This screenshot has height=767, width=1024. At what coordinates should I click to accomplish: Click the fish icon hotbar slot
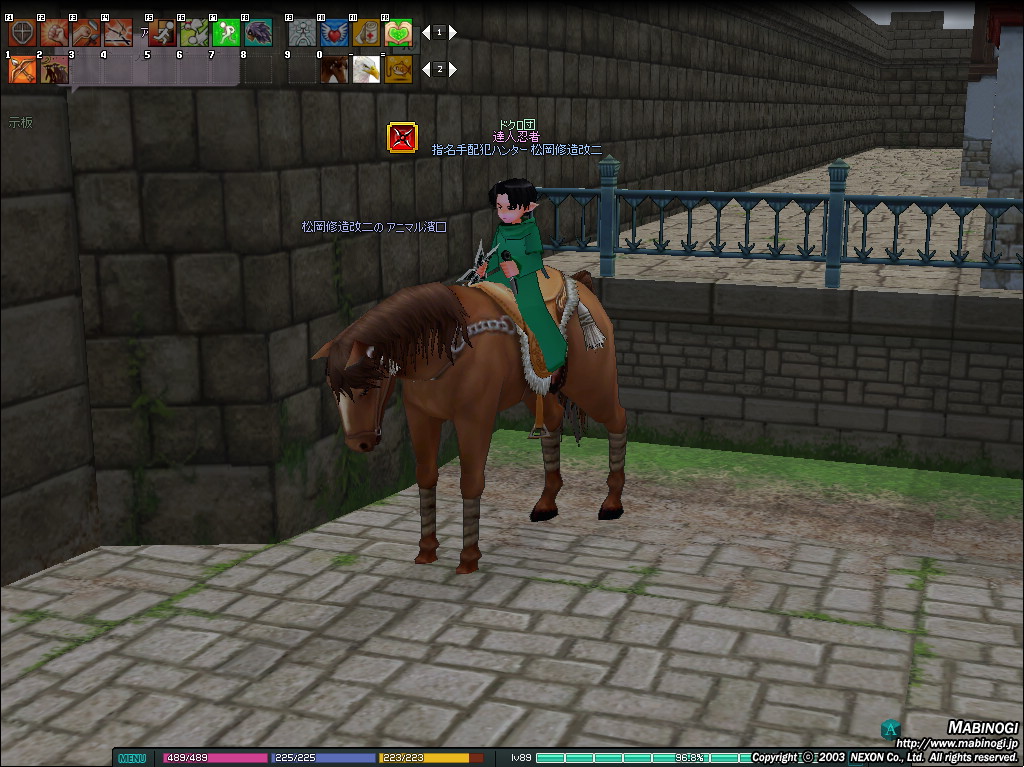[398, 69]
